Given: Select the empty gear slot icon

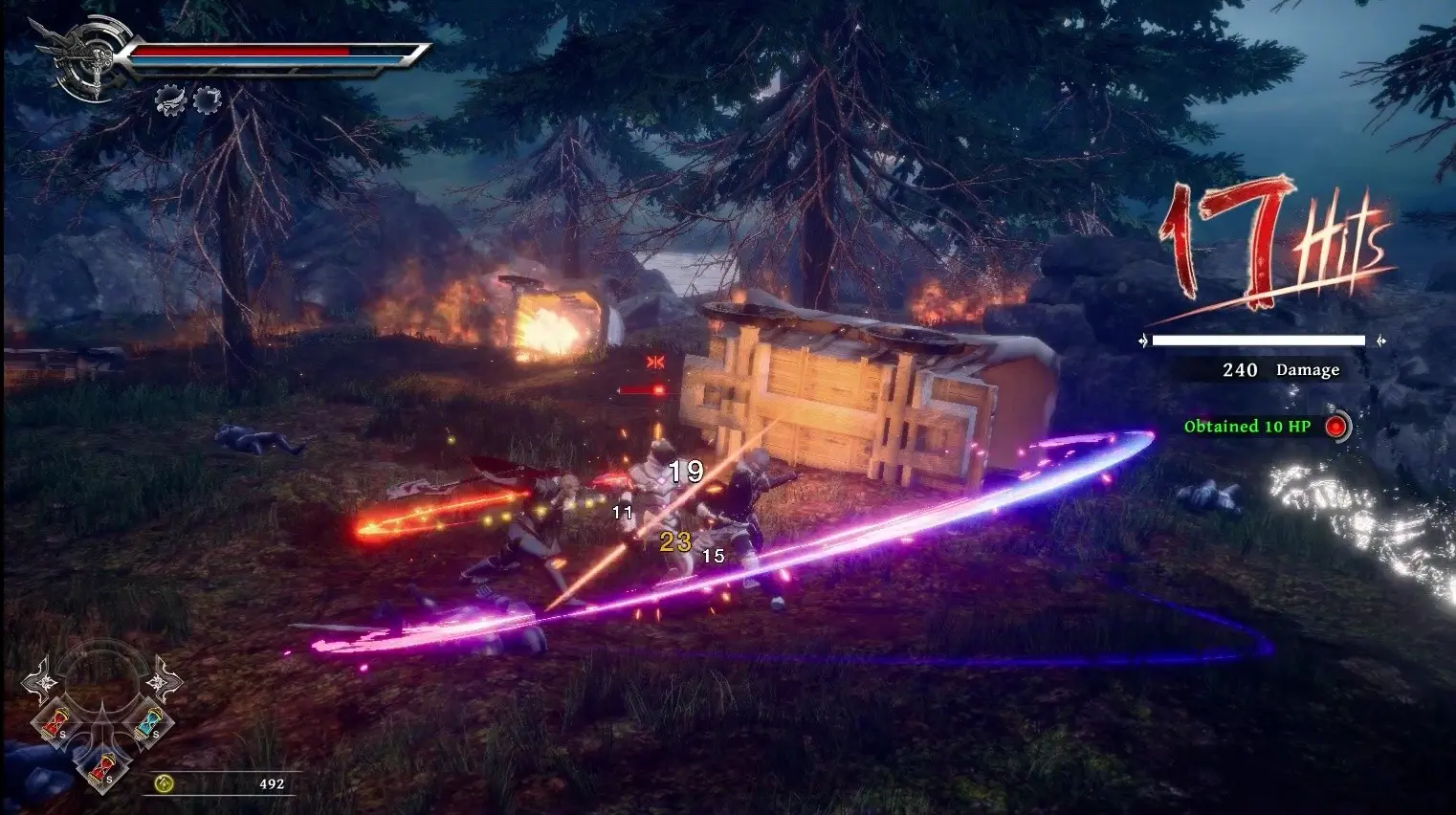Looking at the screenshot, I should click(x=207, y=99).
